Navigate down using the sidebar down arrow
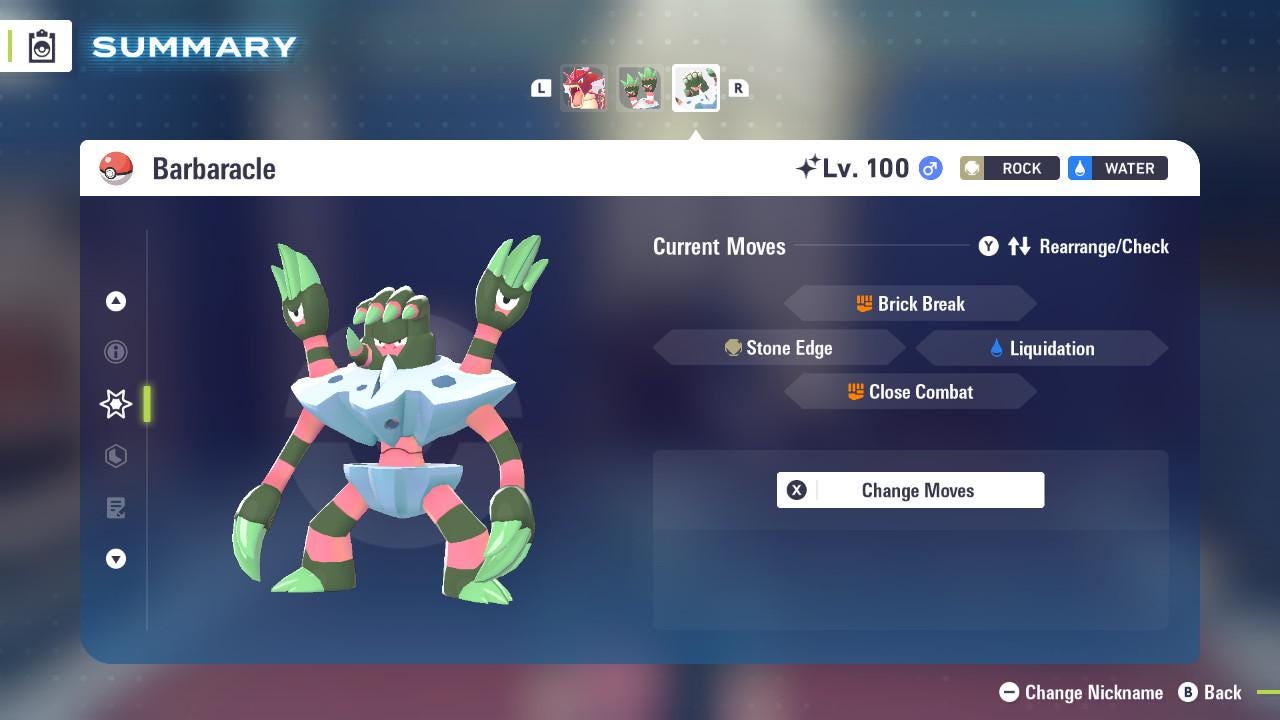Viewport: 1280px width, 720px height. click(115, 559)
